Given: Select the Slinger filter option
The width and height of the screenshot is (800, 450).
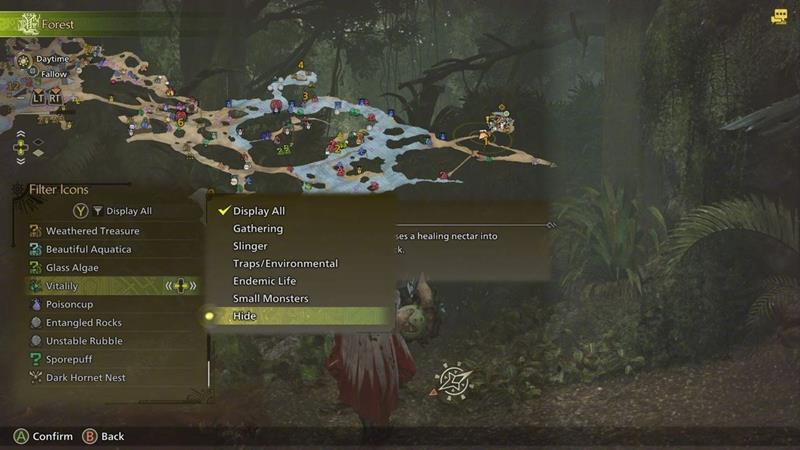Looking at the screenshot, I should pos(250,246).
